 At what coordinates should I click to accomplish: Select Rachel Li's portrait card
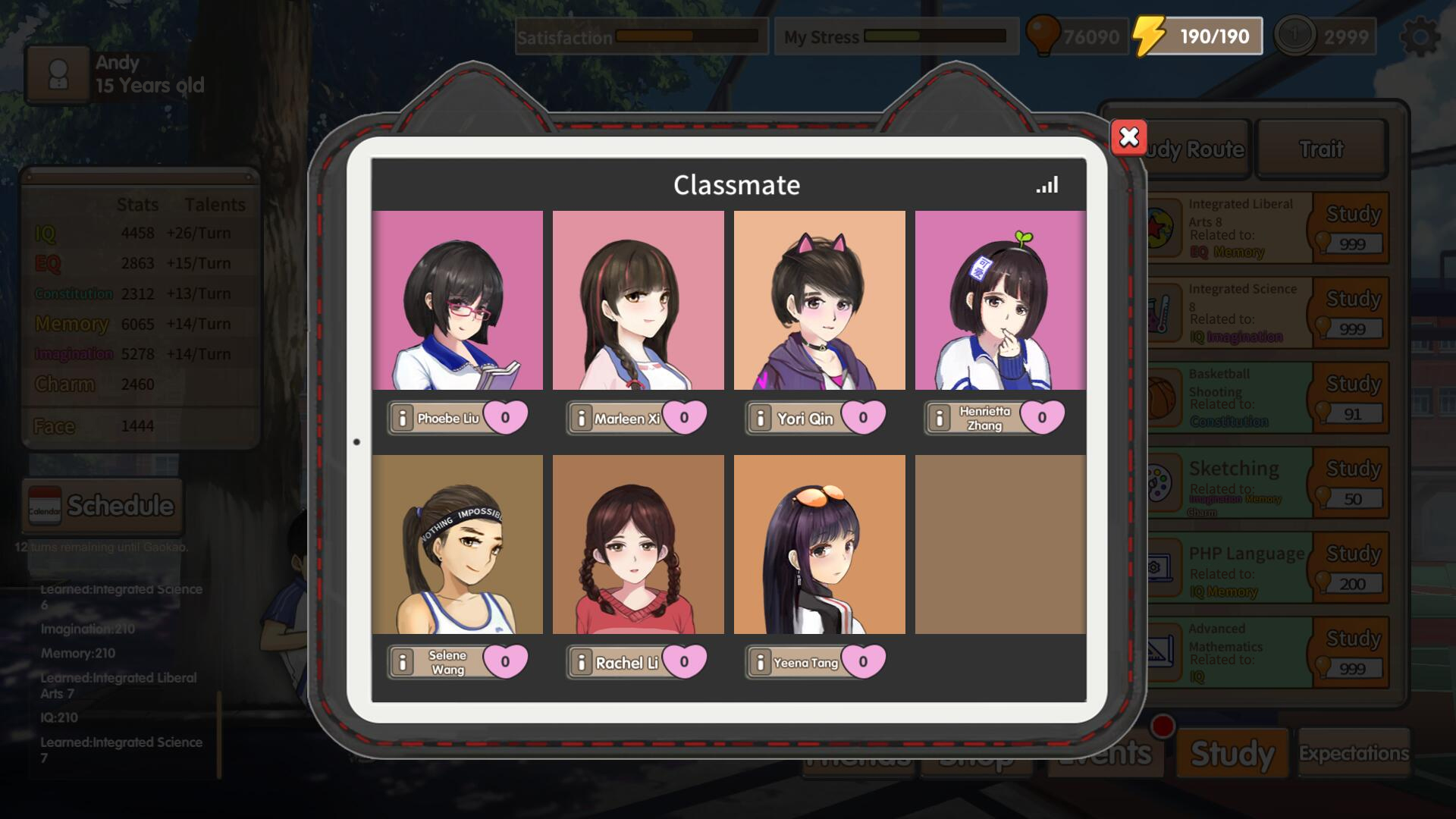coord(638,544)
